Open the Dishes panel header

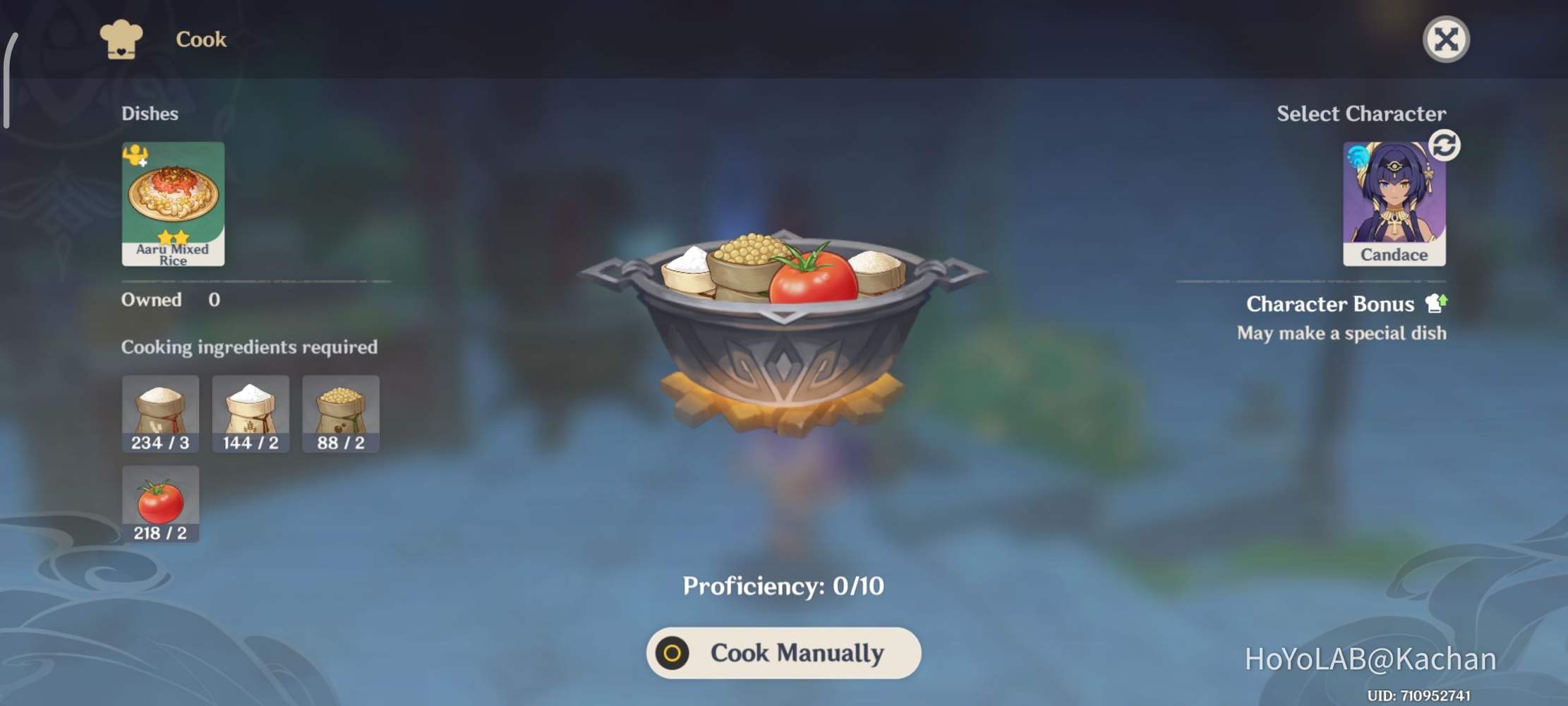(150, 114)
